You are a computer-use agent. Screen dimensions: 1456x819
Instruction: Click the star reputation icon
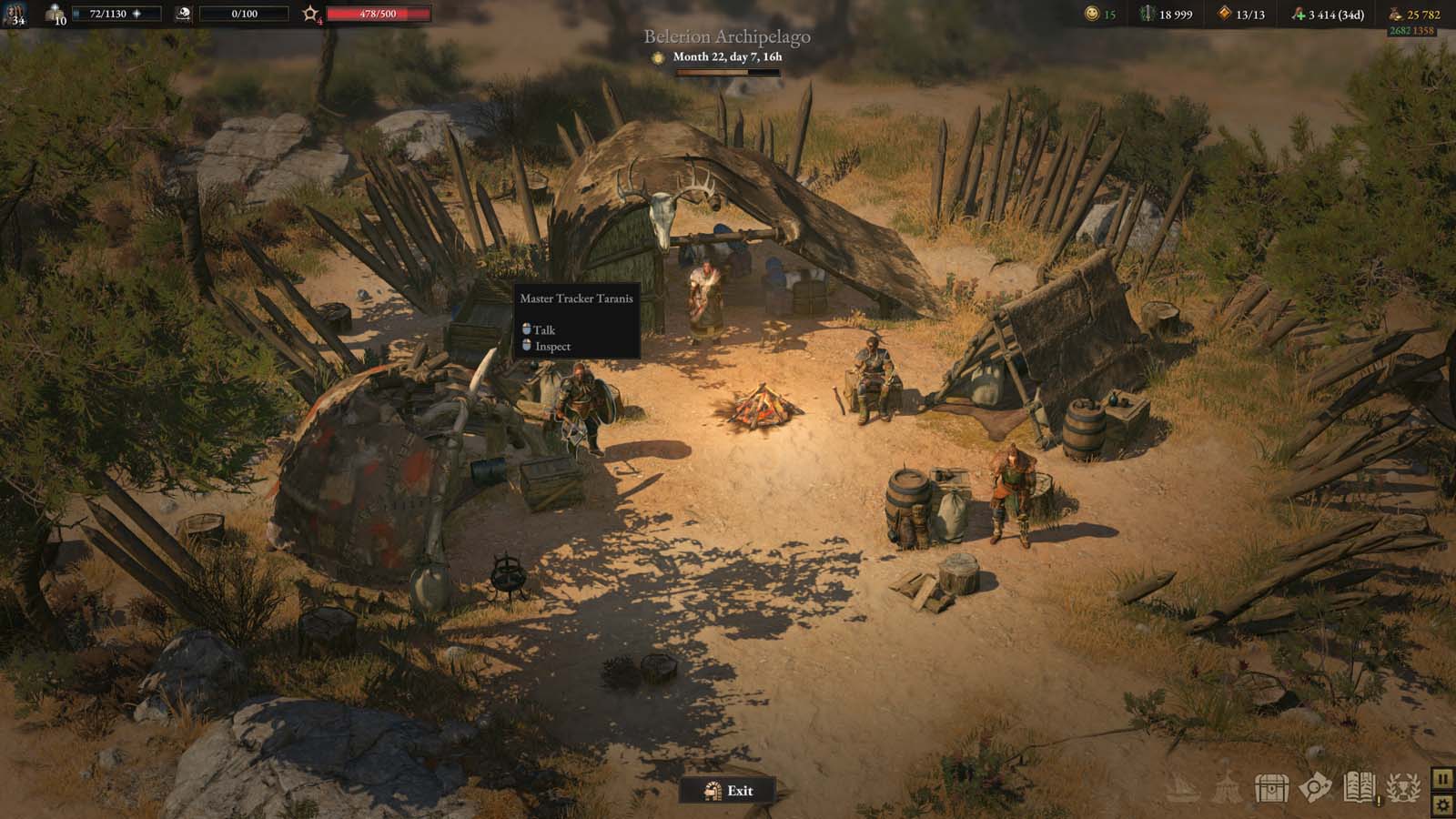[x=310, y=14]
